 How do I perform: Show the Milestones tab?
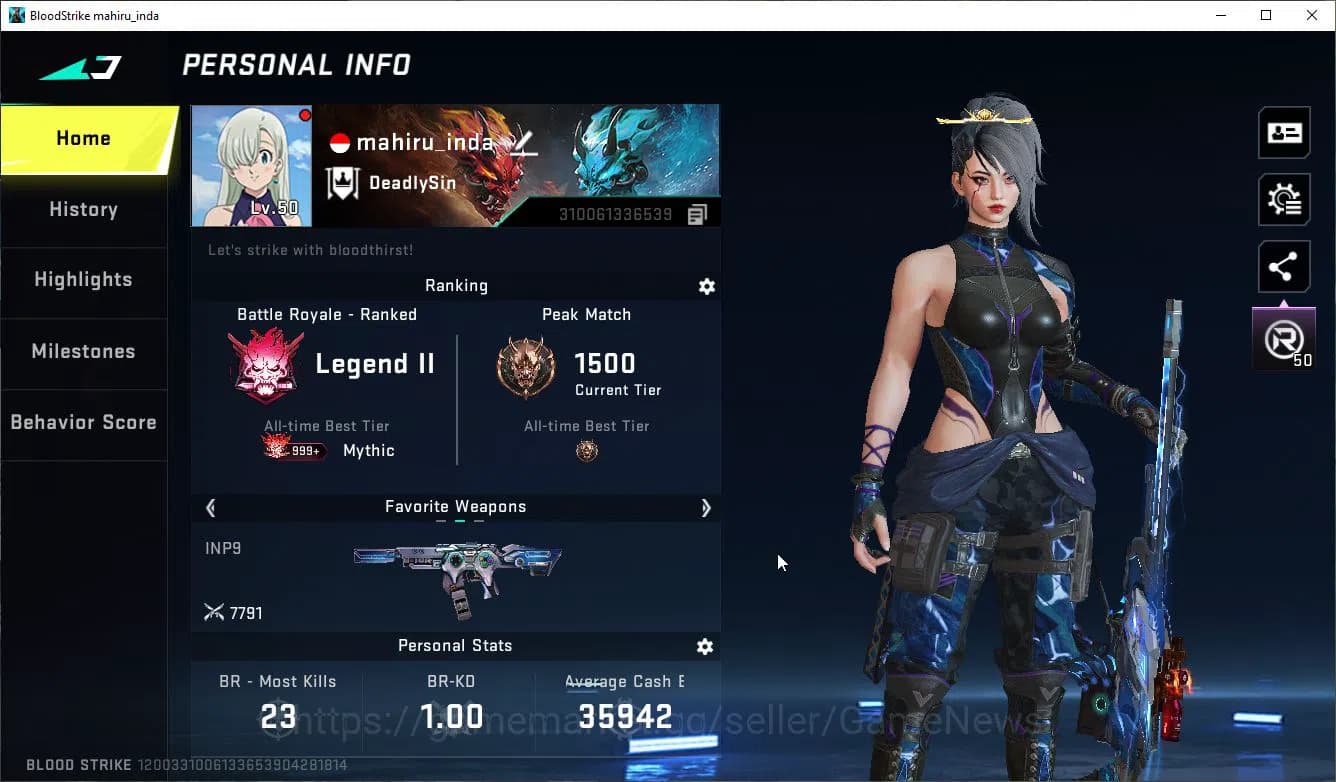(84, 352)
